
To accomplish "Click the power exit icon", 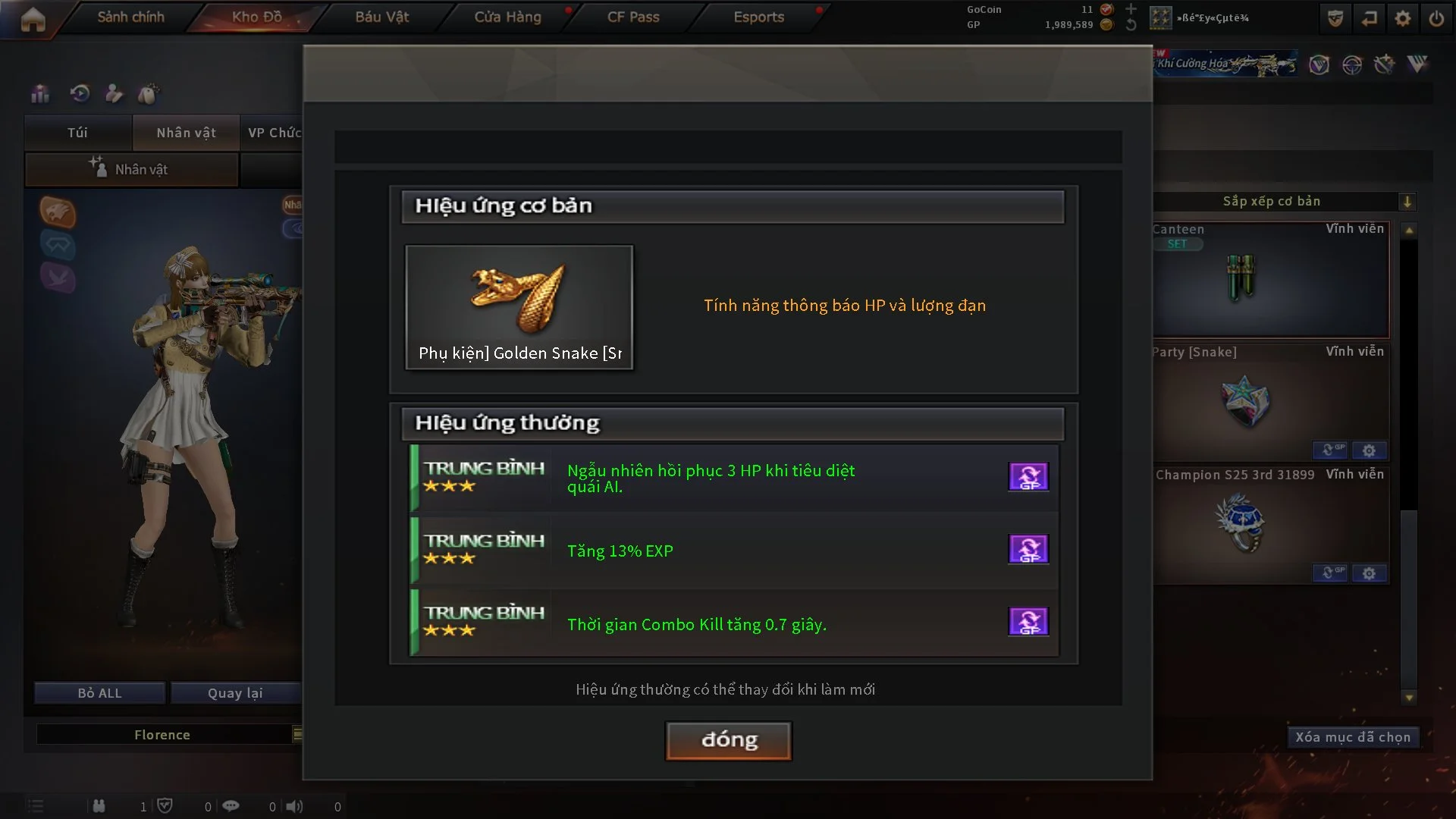I will coord(1436,18).
